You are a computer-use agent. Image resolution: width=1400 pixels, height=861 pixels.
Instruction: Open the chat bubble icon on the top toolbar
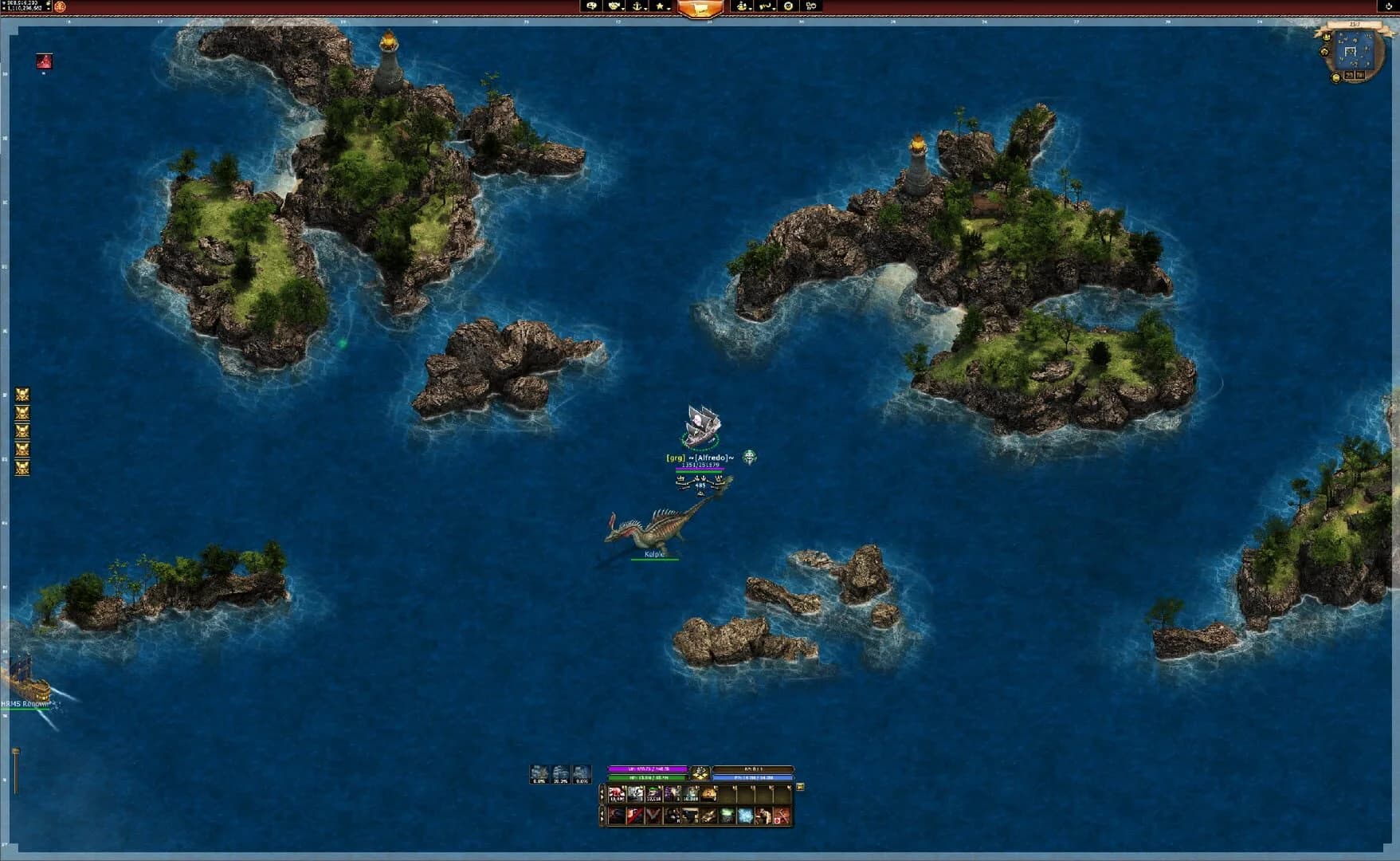[x=593, y=7]
